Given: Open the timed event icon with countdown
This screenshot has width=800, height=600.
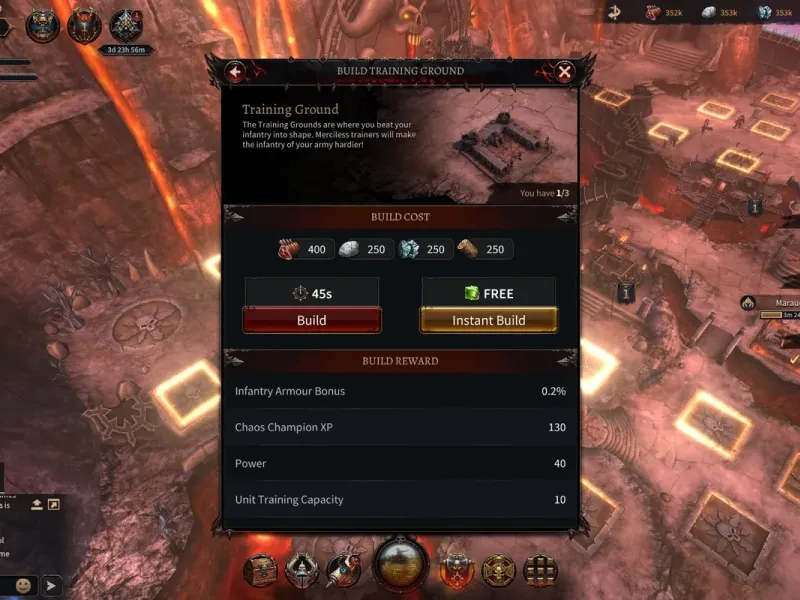Looking at the screenshot, I should click(x=126, y=28).
